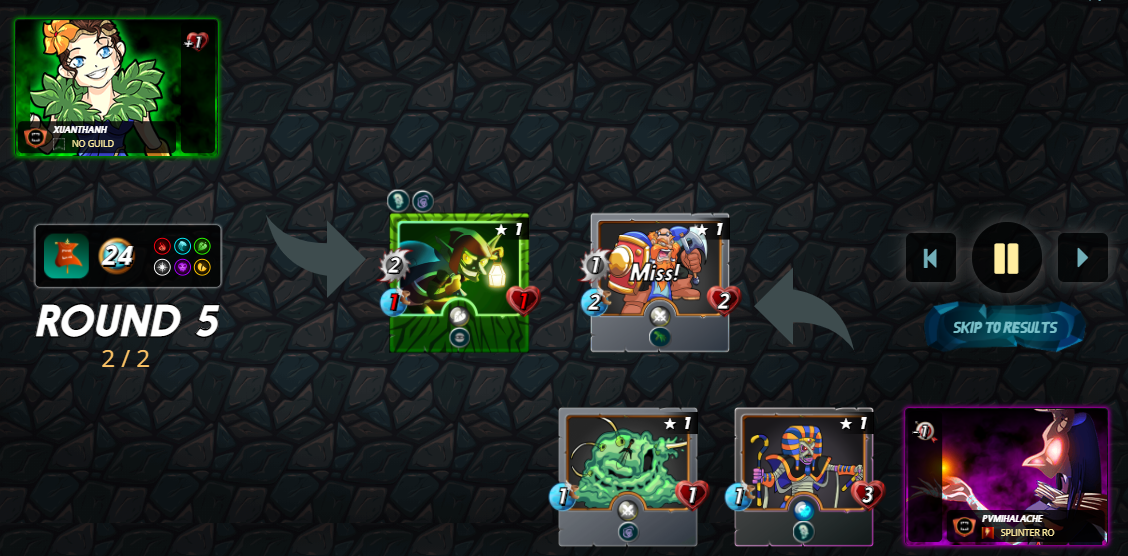View PVMIHALACHE's summoner portrait
The image size is (1128, 556).
1006,475
